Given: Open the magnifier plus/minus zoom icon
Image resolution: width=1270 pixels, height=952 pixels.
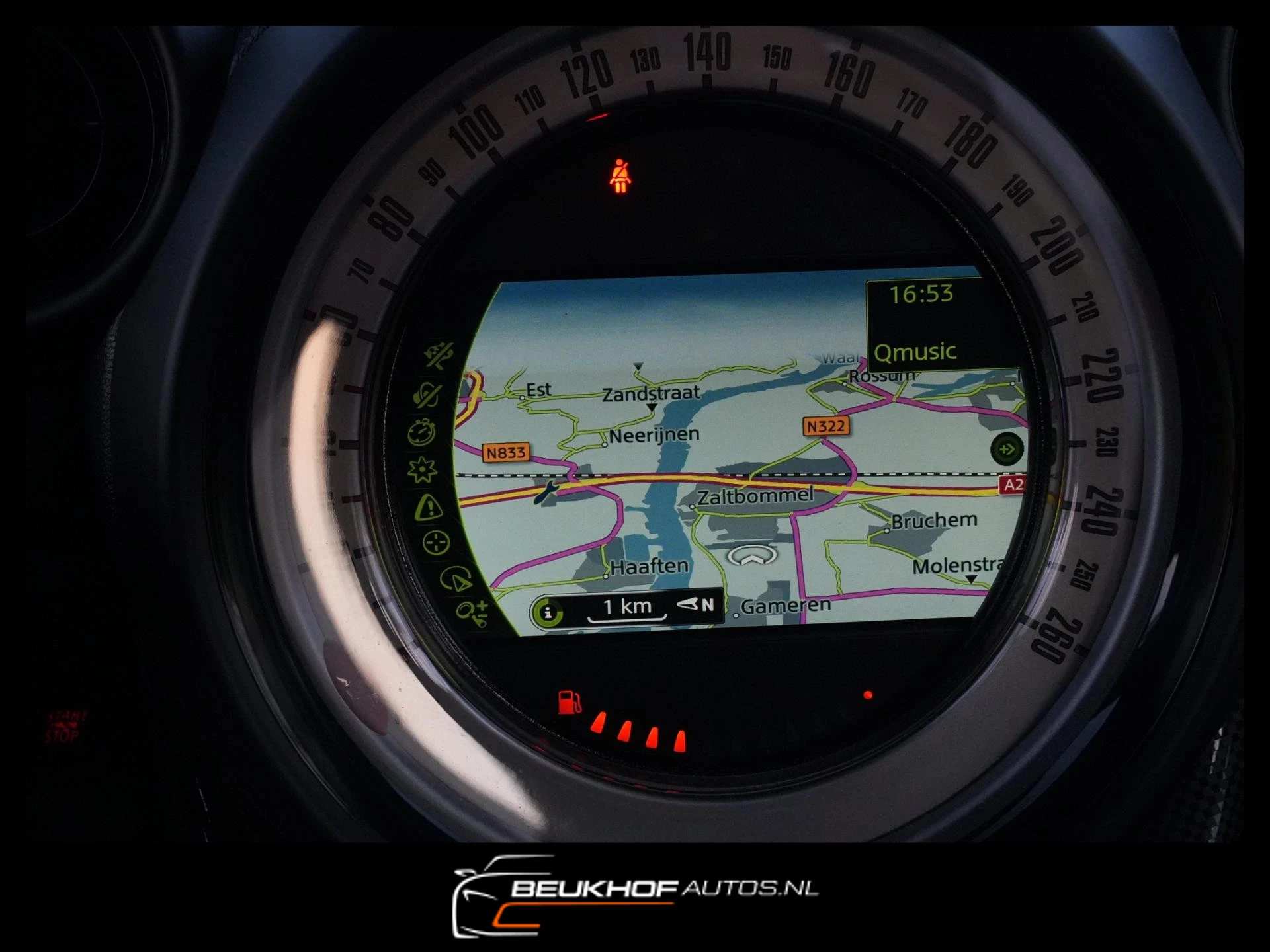Looking at the screenshot, I should [x=473, y=613].
